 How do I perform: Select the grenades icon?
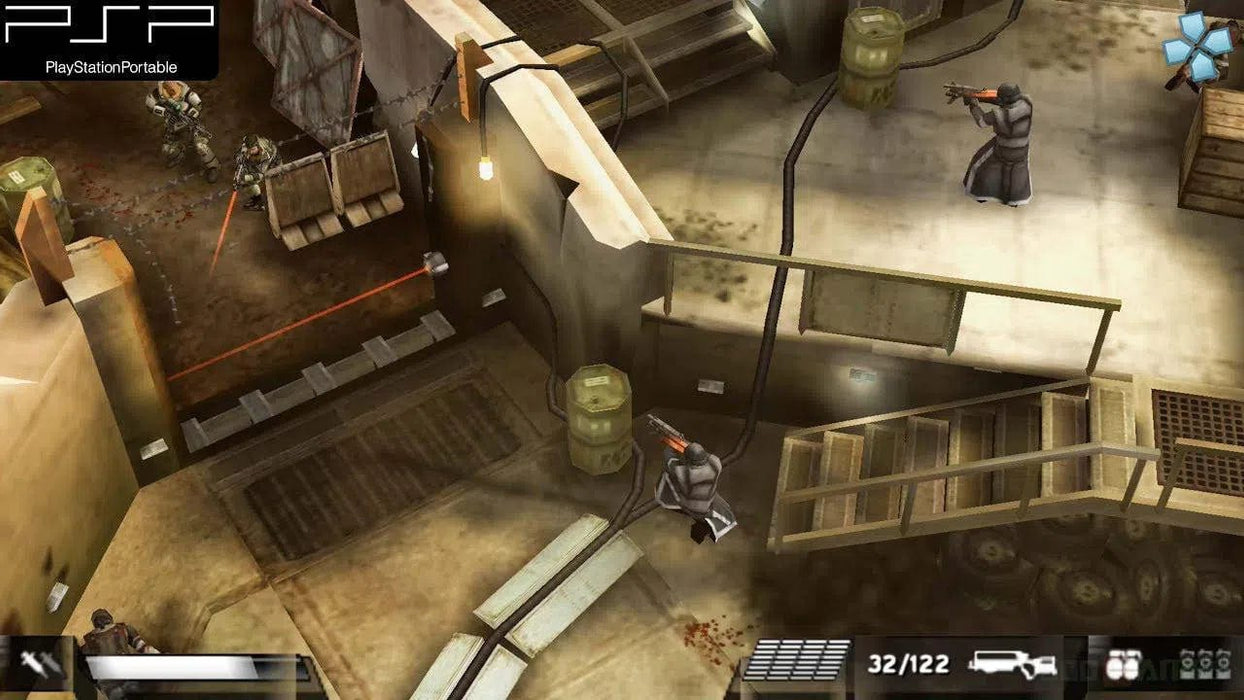[x=1122, y=664]
